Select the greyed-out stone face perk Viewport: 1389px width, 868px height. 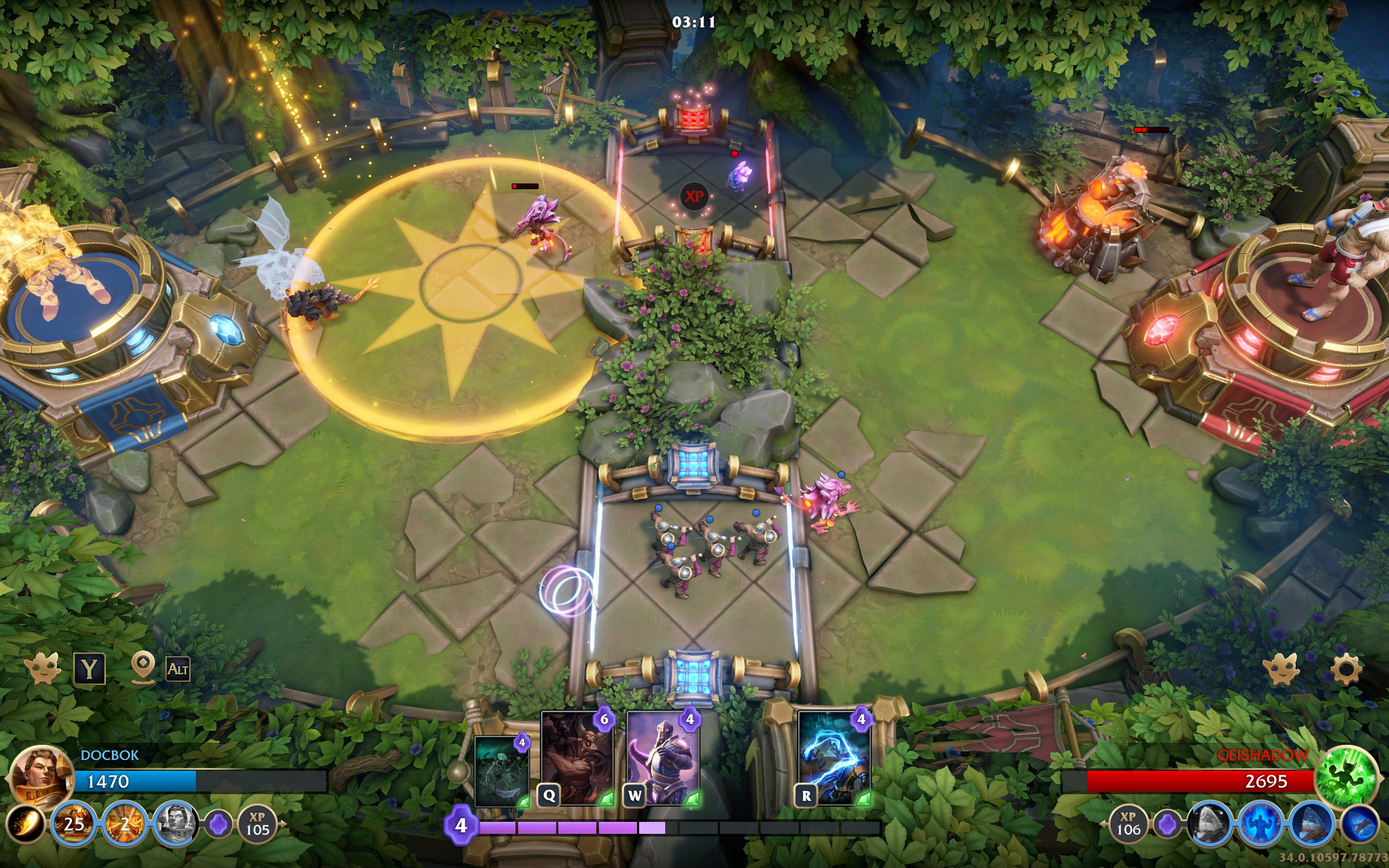[x=174, y=825]
